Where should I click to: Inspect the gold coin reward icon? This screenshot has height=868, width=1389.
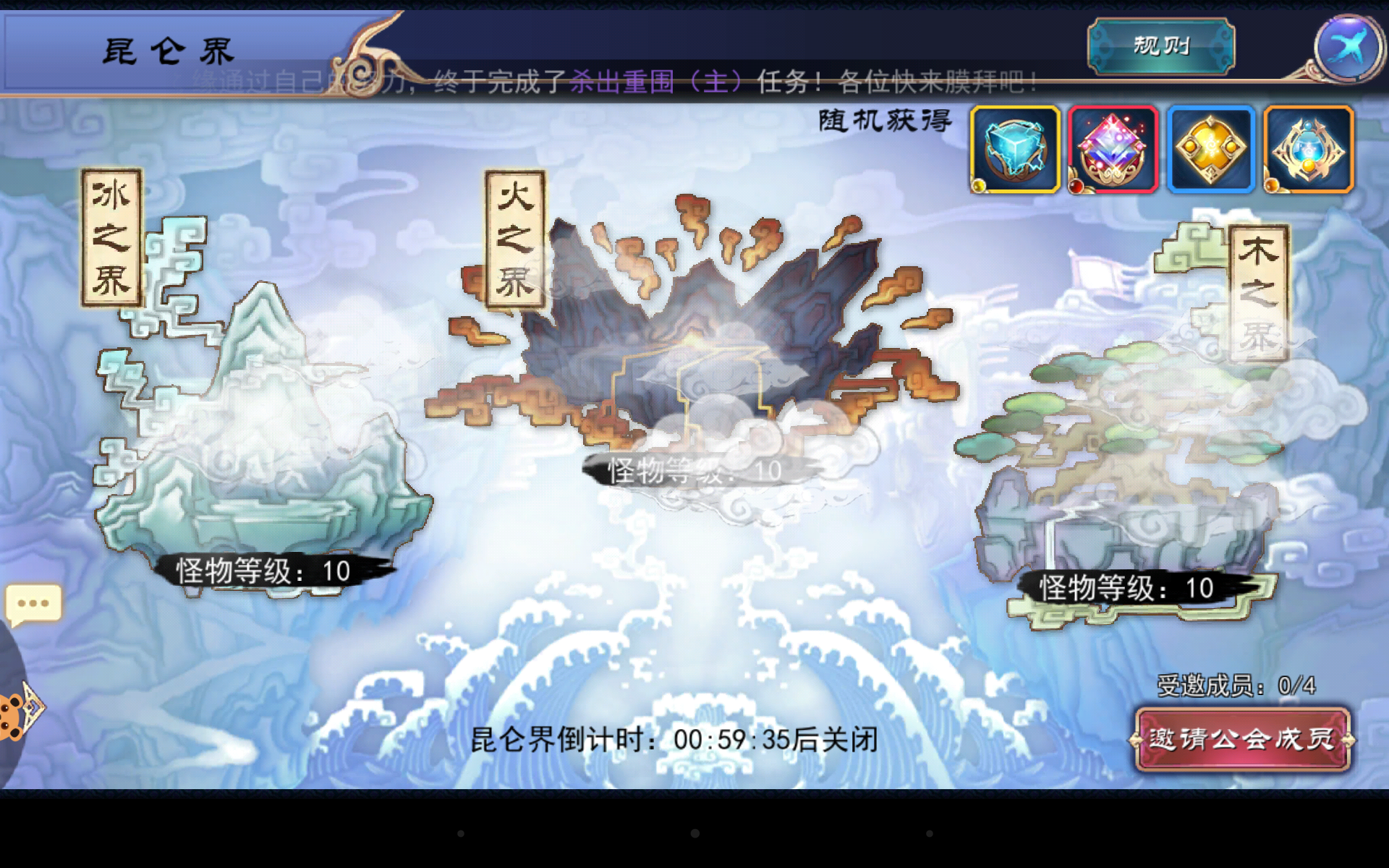[1211, 148]
